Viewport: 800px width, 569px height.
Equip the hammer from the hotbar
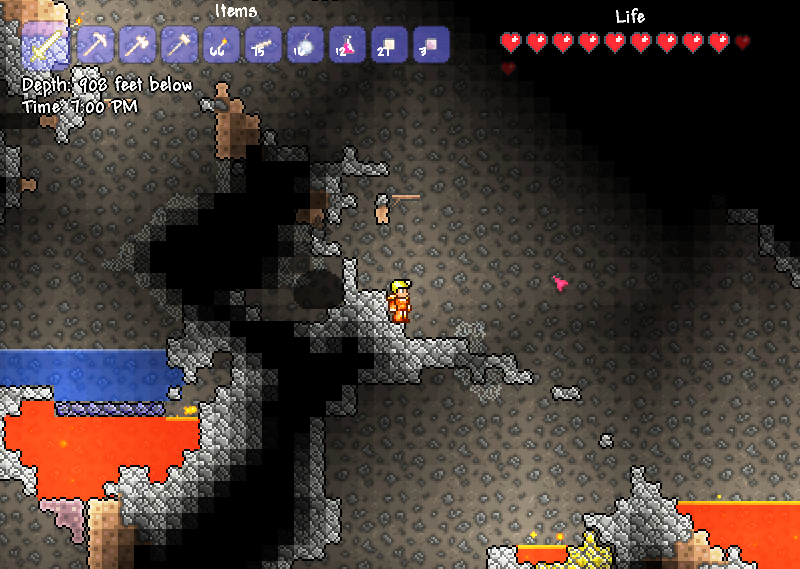click(x=178, y=44)
